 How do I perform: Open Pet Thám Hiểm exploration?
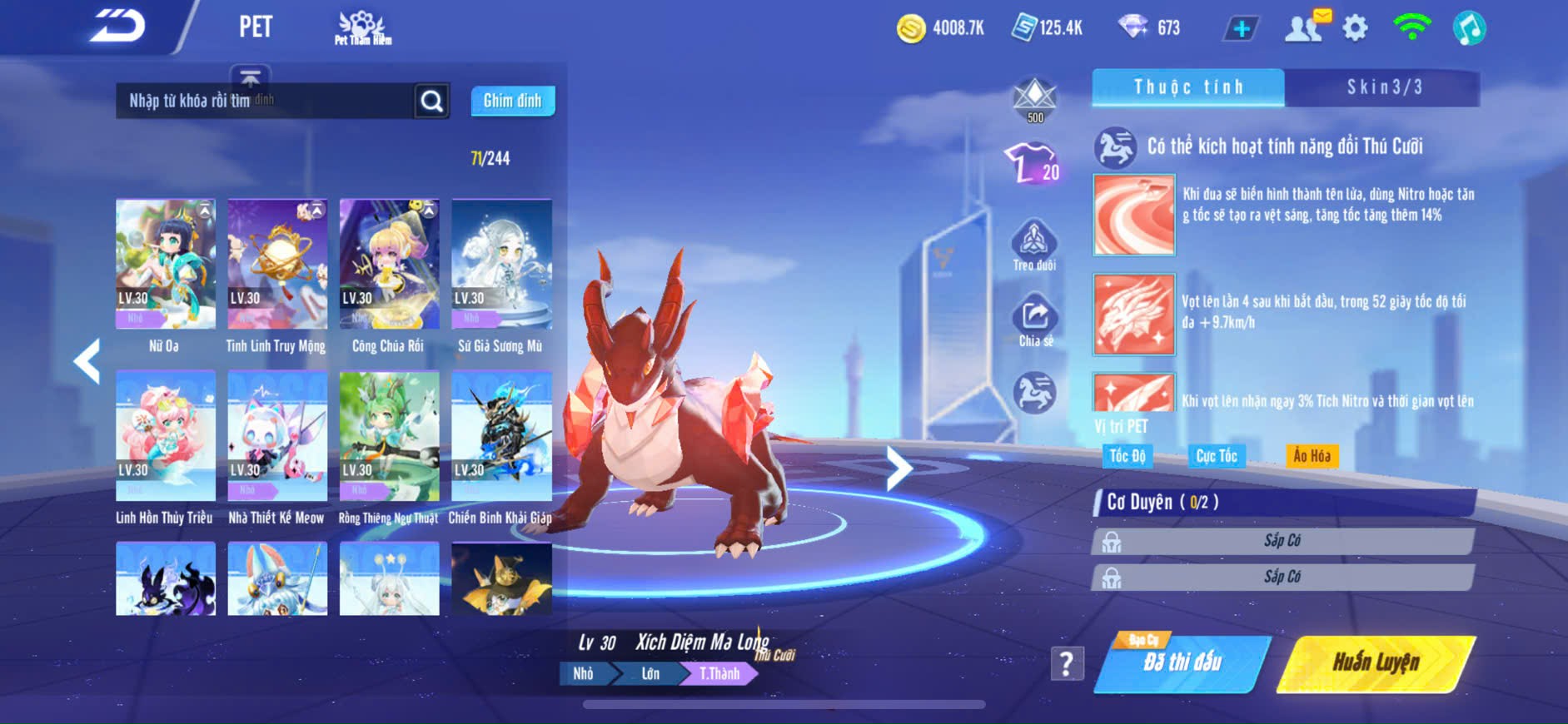pyautogui.click(x=362, y=27)
